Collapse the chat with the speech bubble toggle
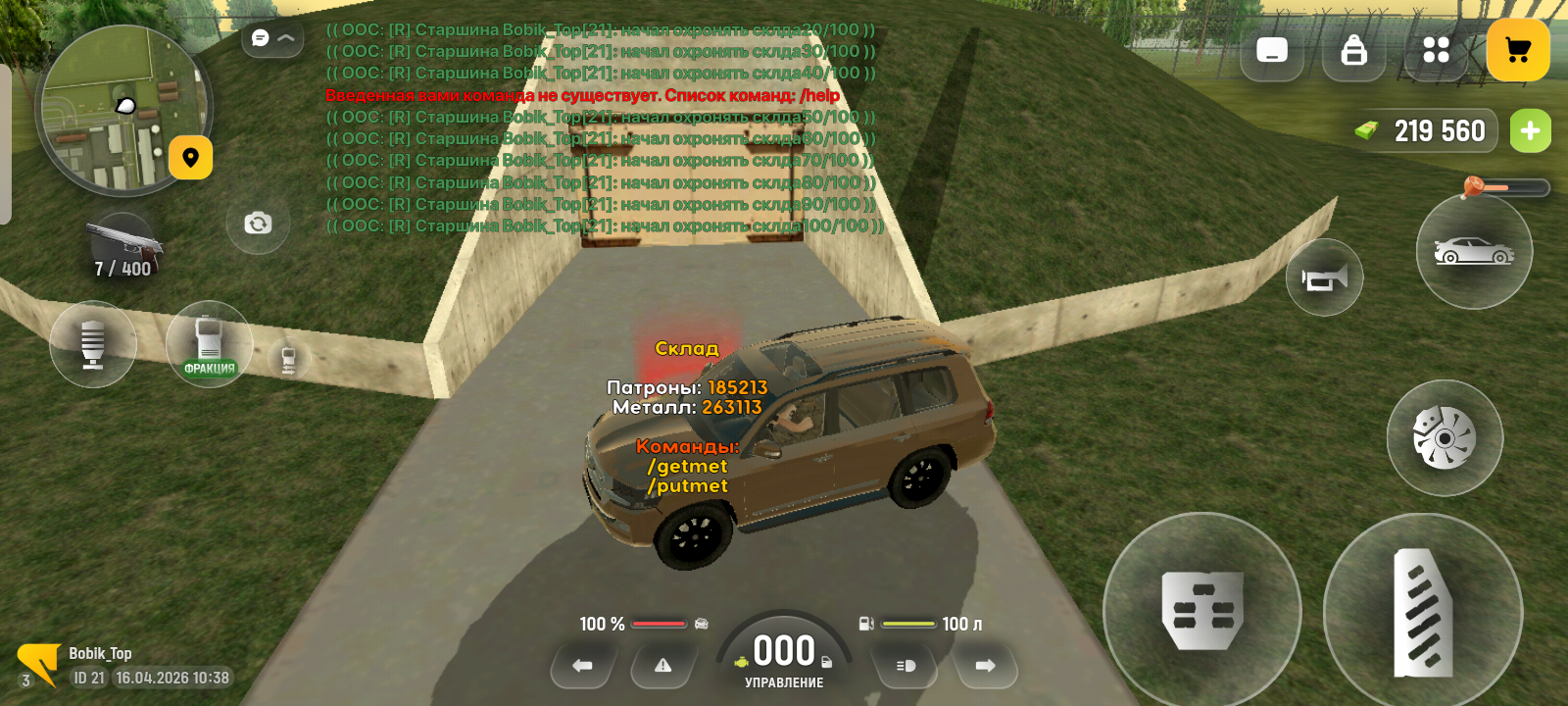1568x706 pixels. 272,38
